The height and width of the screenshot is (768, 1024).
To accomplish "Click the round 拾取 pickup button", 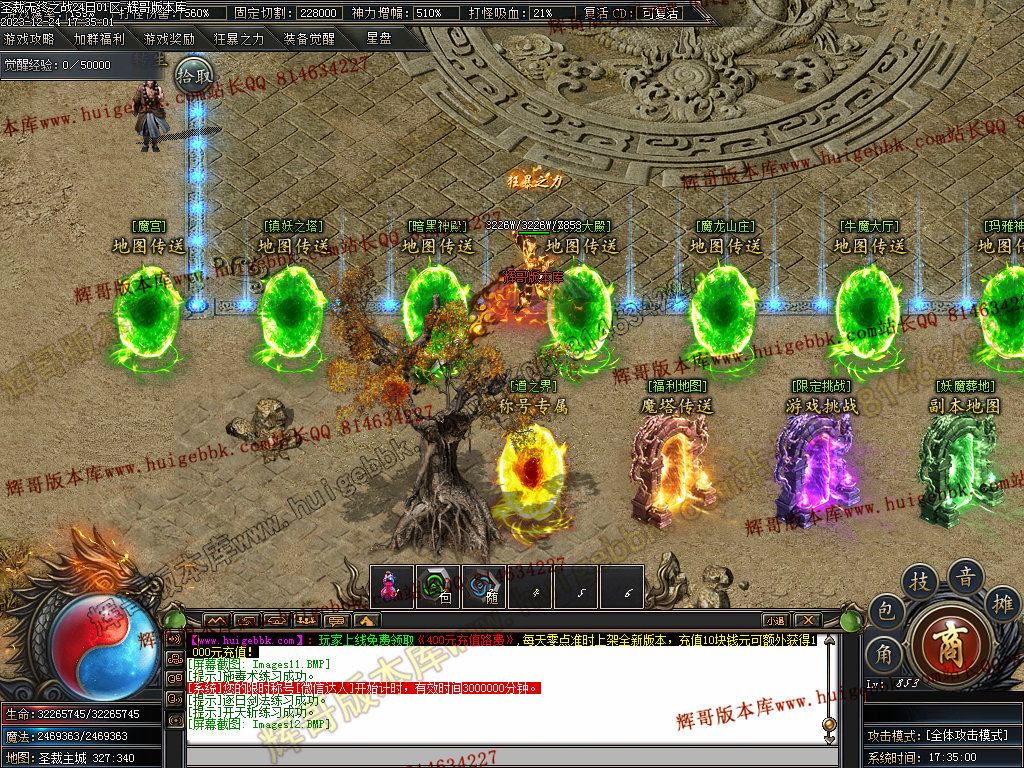I will (x=195, y=74).
